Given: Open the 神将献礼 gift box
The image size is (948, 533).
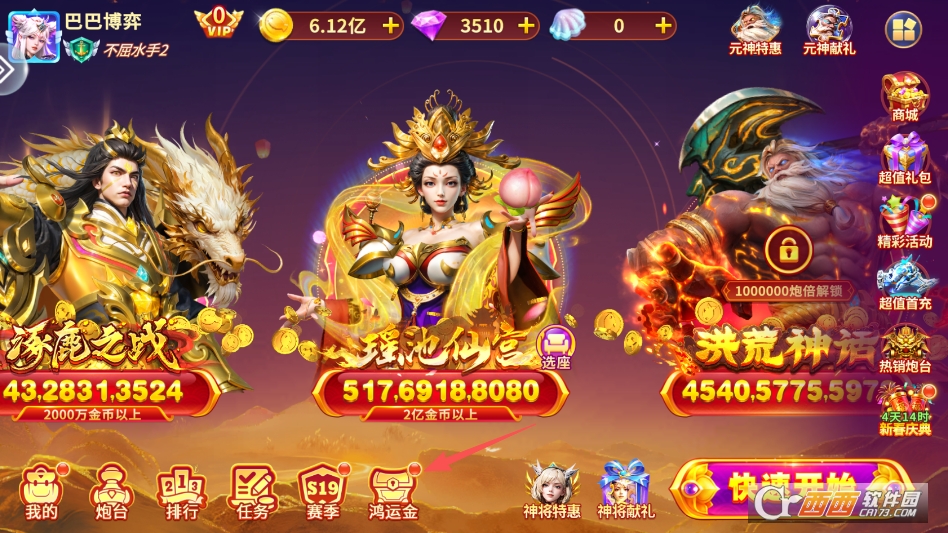Looking at the screenshot, I should [626, 488].
